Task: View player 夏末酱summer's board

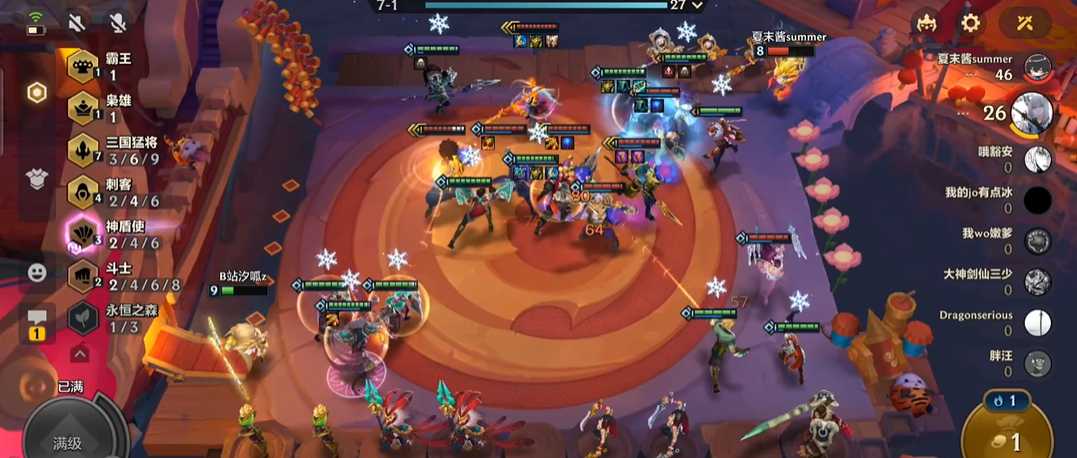Action: coord(1038,67)
